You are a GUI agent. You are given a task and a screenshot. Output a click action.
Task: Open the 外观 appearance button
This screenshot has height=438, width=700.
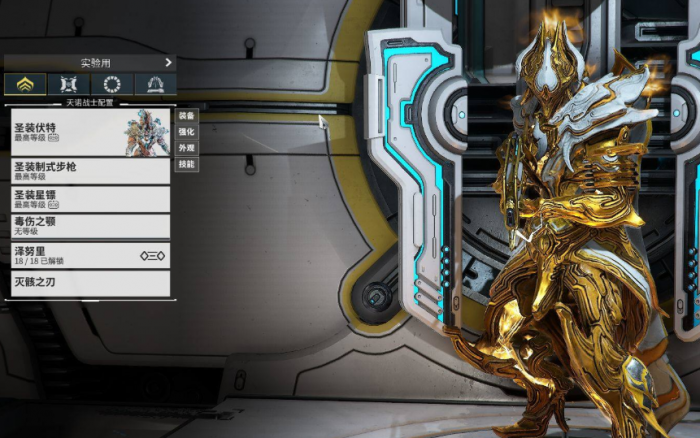pos(186,148)
